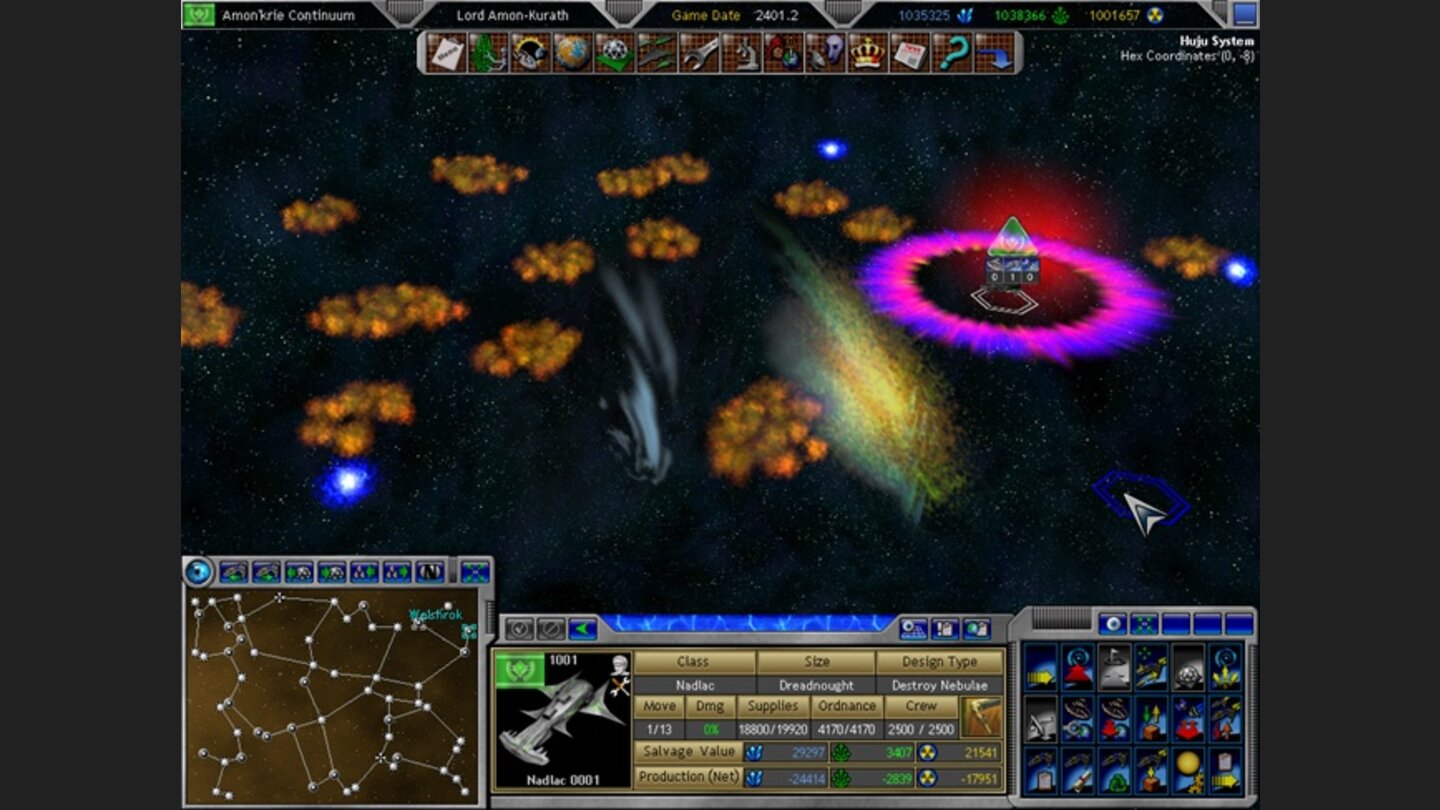1440x810 pixels.
Task: Go back using the green left arrow button
Action: pos(582,630)
